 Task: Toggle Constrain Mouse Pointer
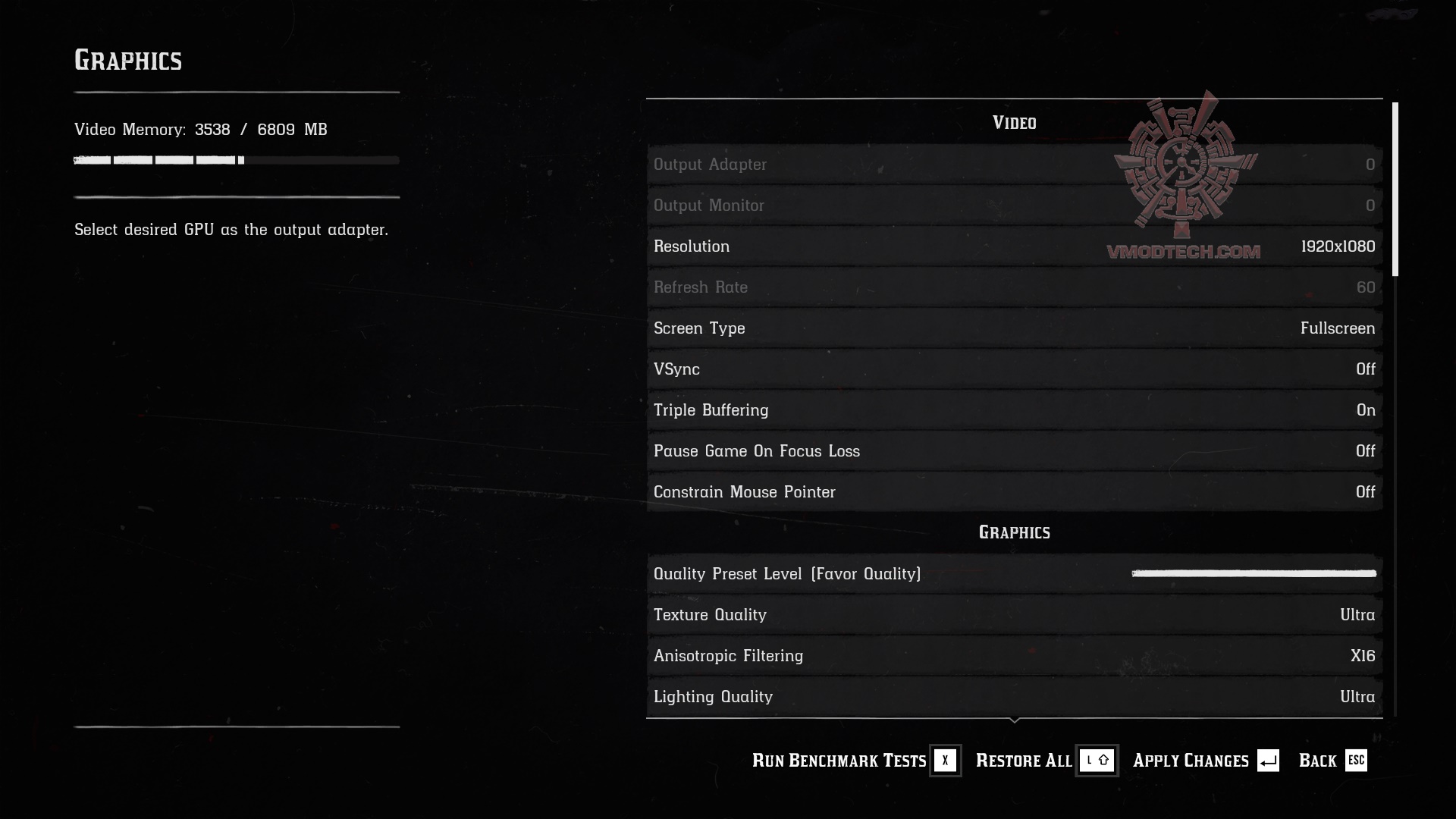click(1015, 492)
